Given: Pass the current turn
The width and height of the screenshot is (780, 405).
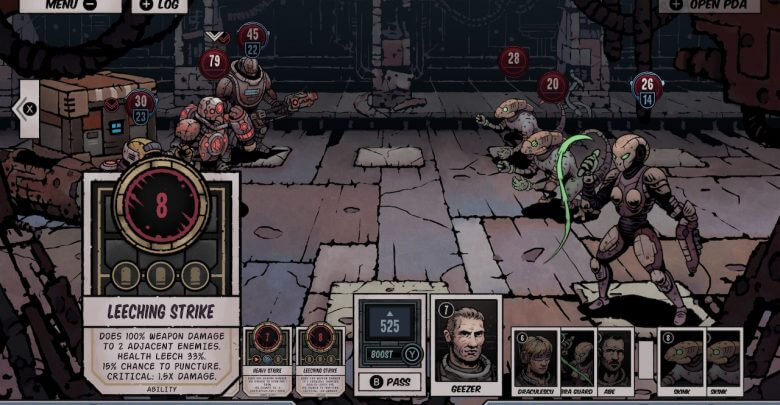Looking at the screenshot, I should 390,381.
